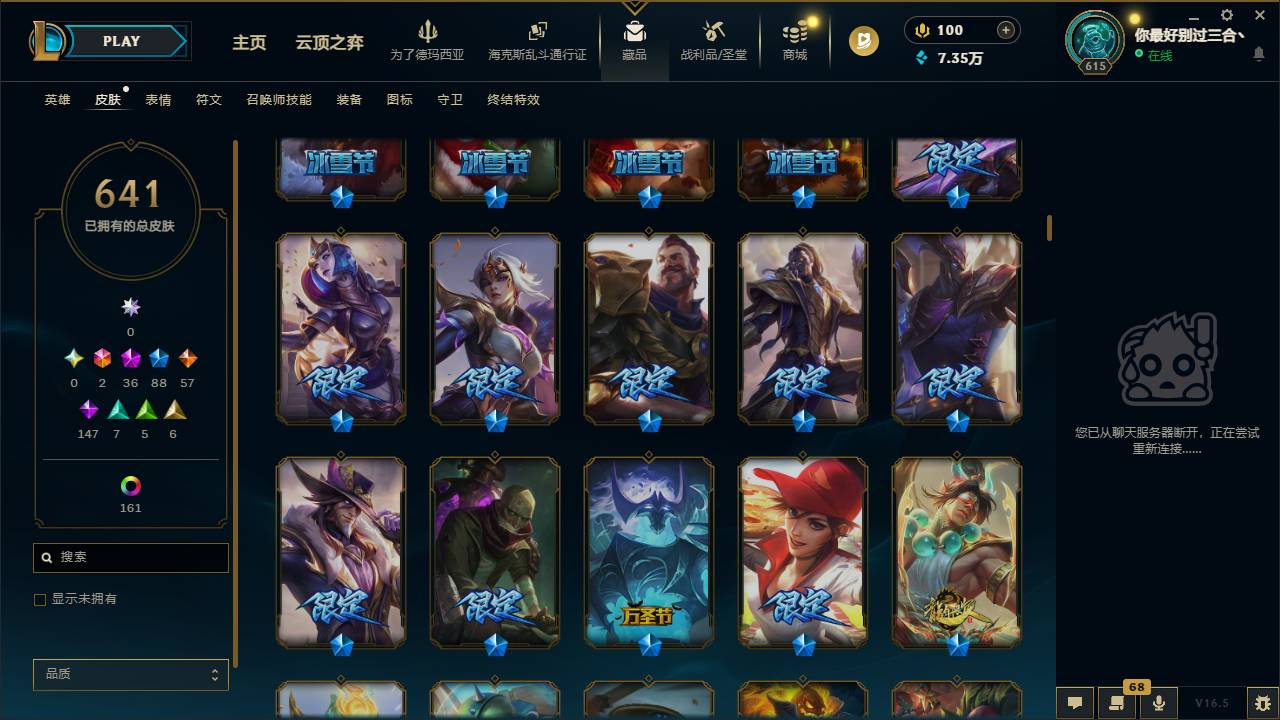This screenshot has width=1280, height=720.
Task: Open the 海克斯乱斗通行证 pass icon
Action: click(x=537, y=40)
